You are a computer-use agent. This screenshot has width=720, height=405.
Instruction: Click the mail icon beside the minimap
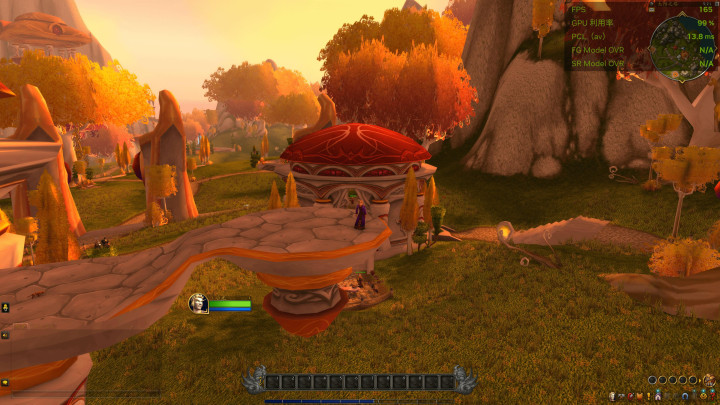[651, 10]
